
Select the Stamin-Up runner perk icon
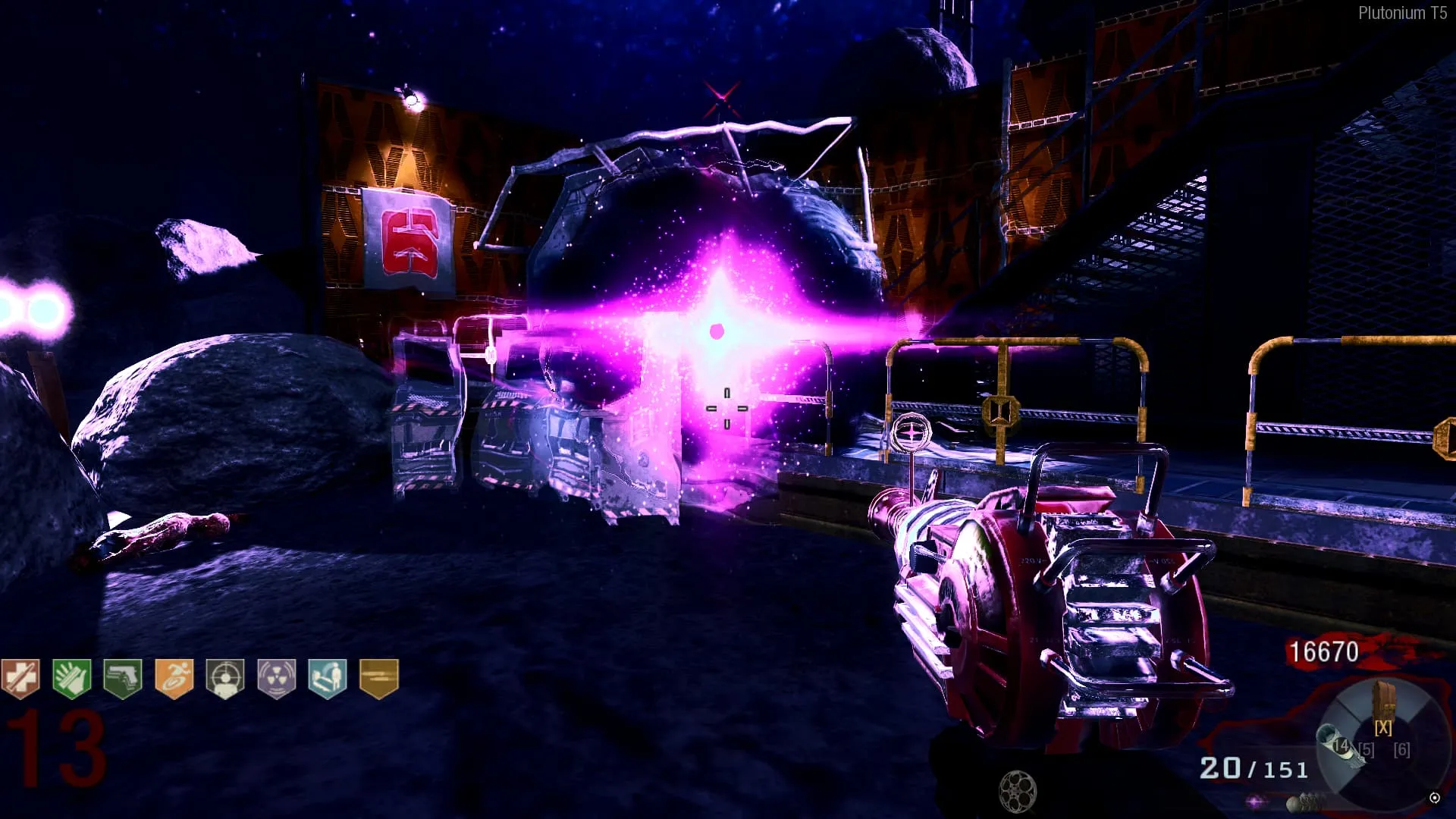click(x=174, y=677)
